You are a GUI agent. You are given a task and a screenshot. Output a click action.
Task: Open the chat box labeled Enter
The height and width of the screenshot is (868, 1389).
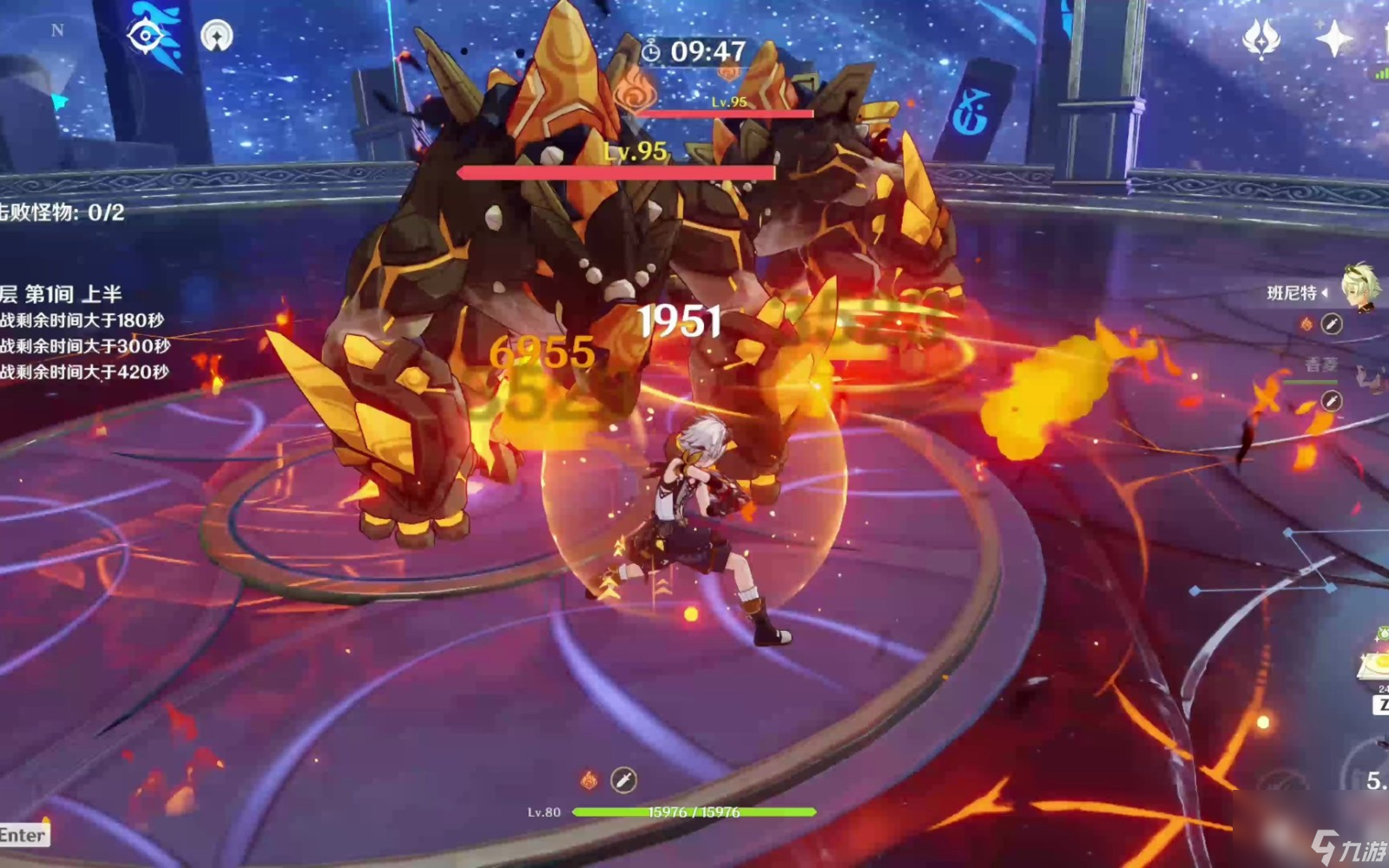point(23,835)
